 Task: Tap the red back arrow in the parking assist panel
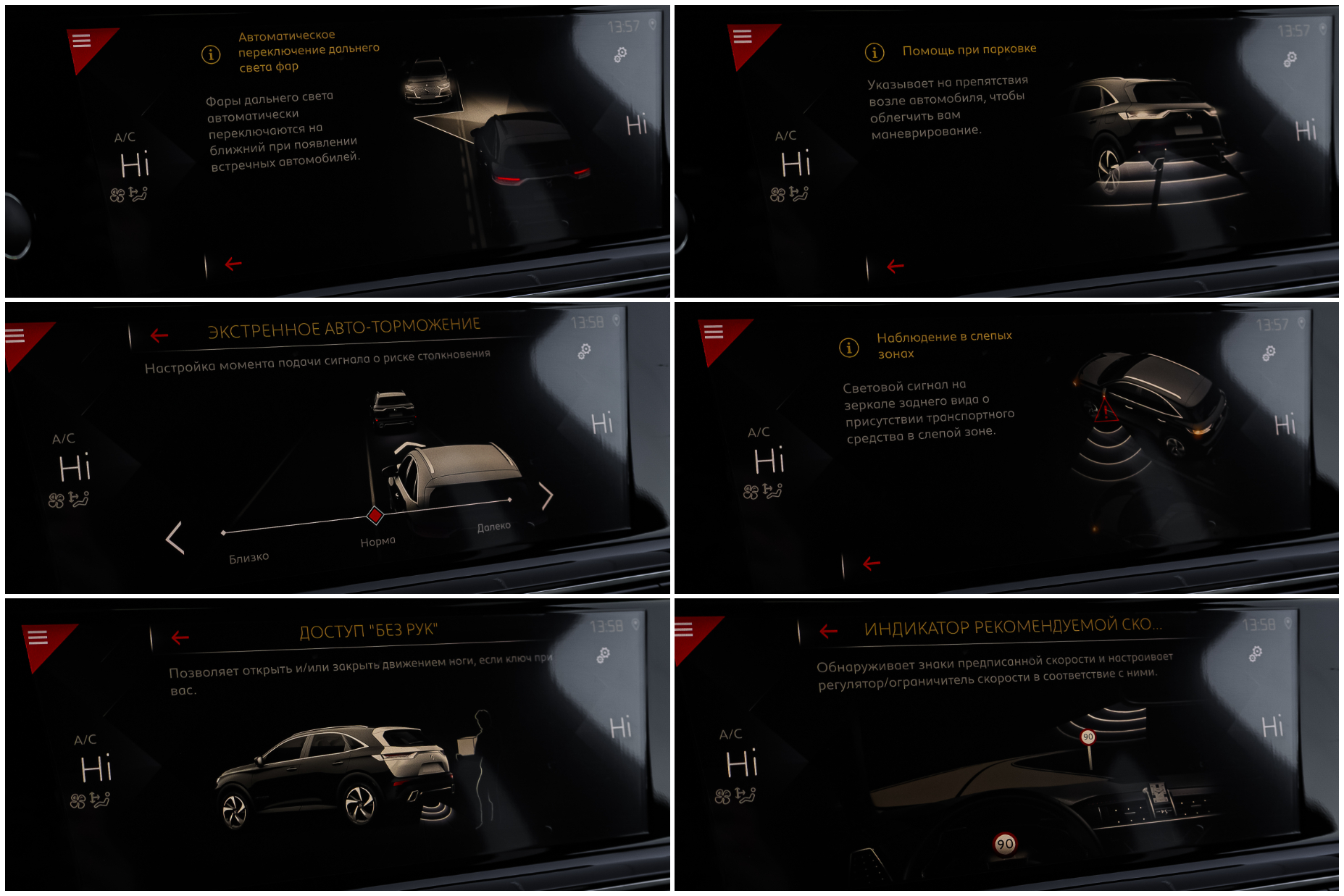click(x=896, y=267)
